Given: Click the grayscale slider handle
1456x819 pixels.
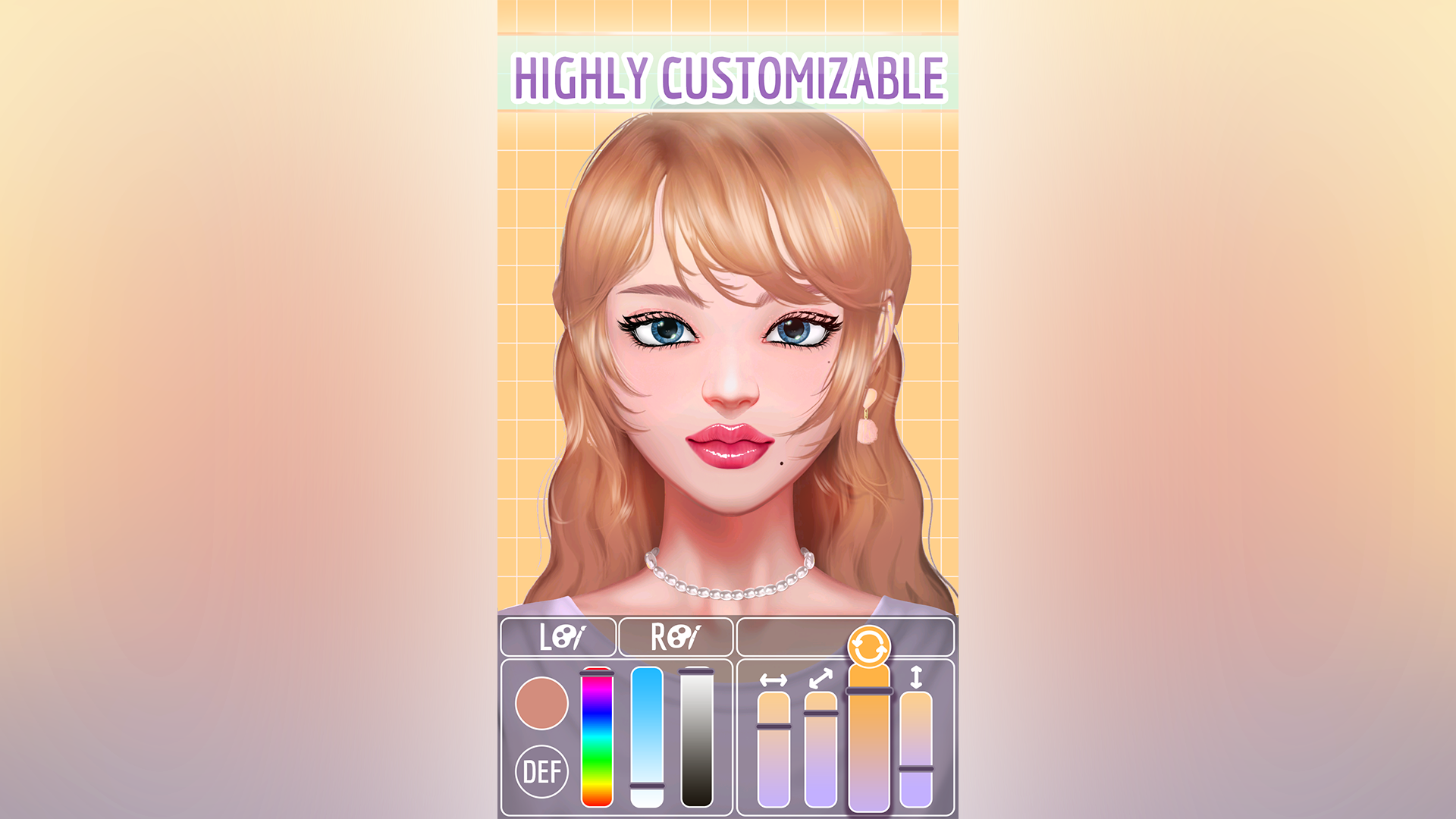Looking at the screenshot, I should click(x=696, y=671).
